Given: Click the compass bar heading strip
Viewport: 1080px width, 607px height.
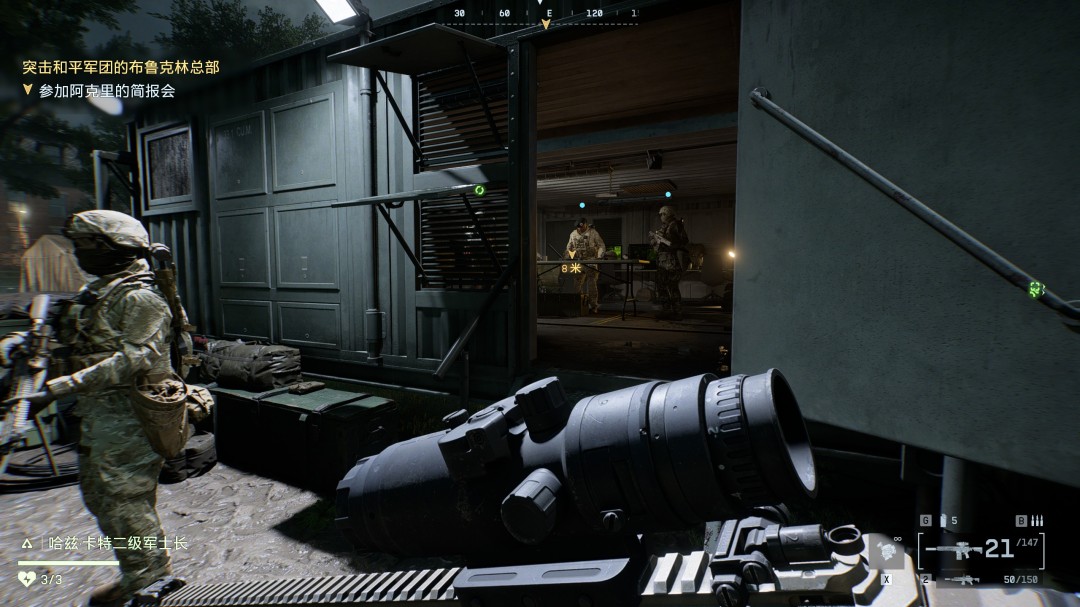Looking at the screenshot, I should [x=546, y=14].
